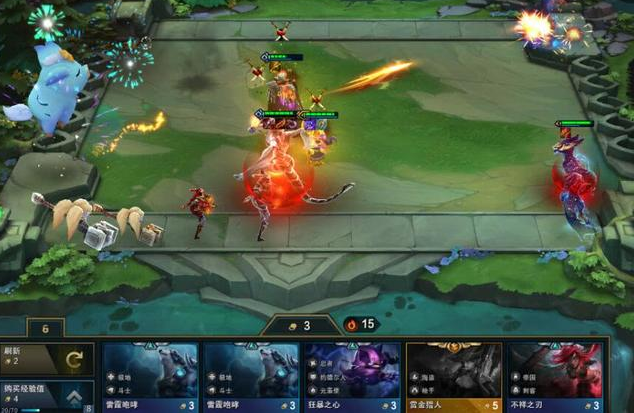Select the 不祥之刃 champion card
The image size is (634, 413).
tap(555, 377)
